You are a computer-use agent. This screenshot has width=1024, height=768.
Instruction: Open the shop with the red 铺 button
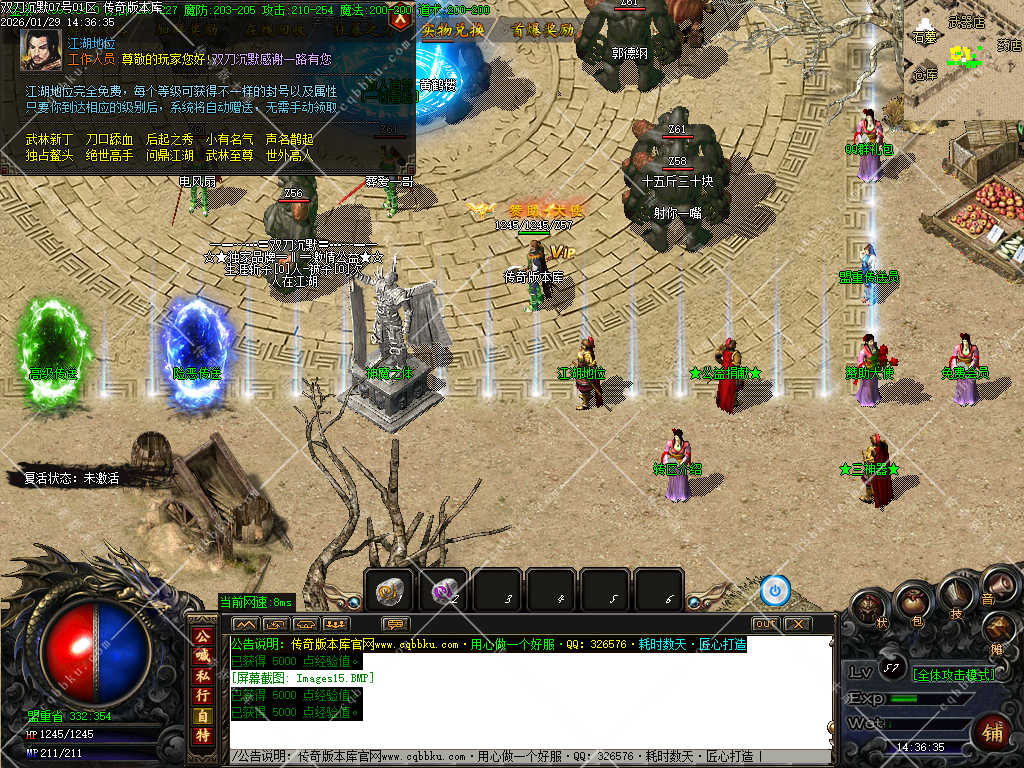(x=992, y=731)
